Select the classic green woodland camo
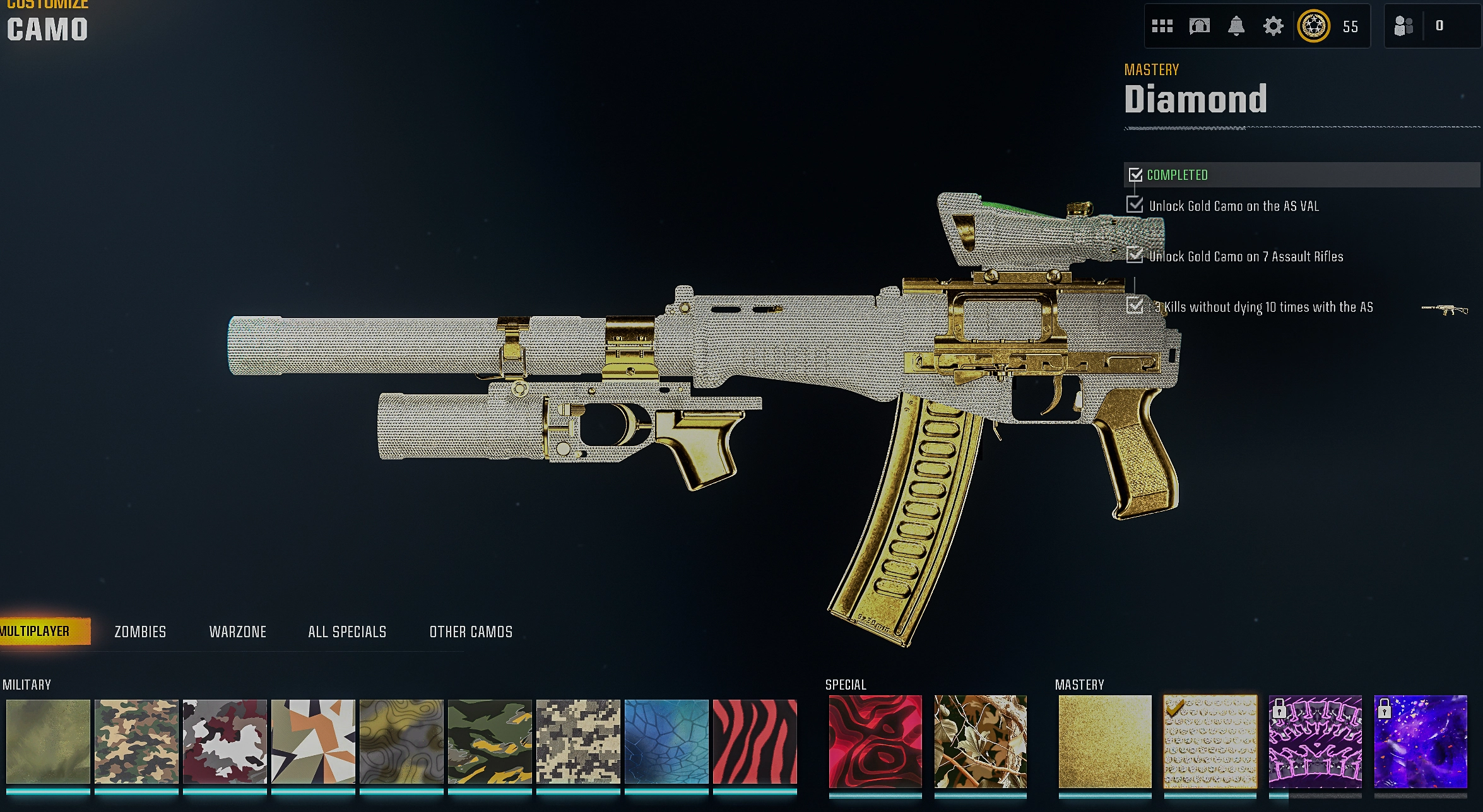 [136, 742]
